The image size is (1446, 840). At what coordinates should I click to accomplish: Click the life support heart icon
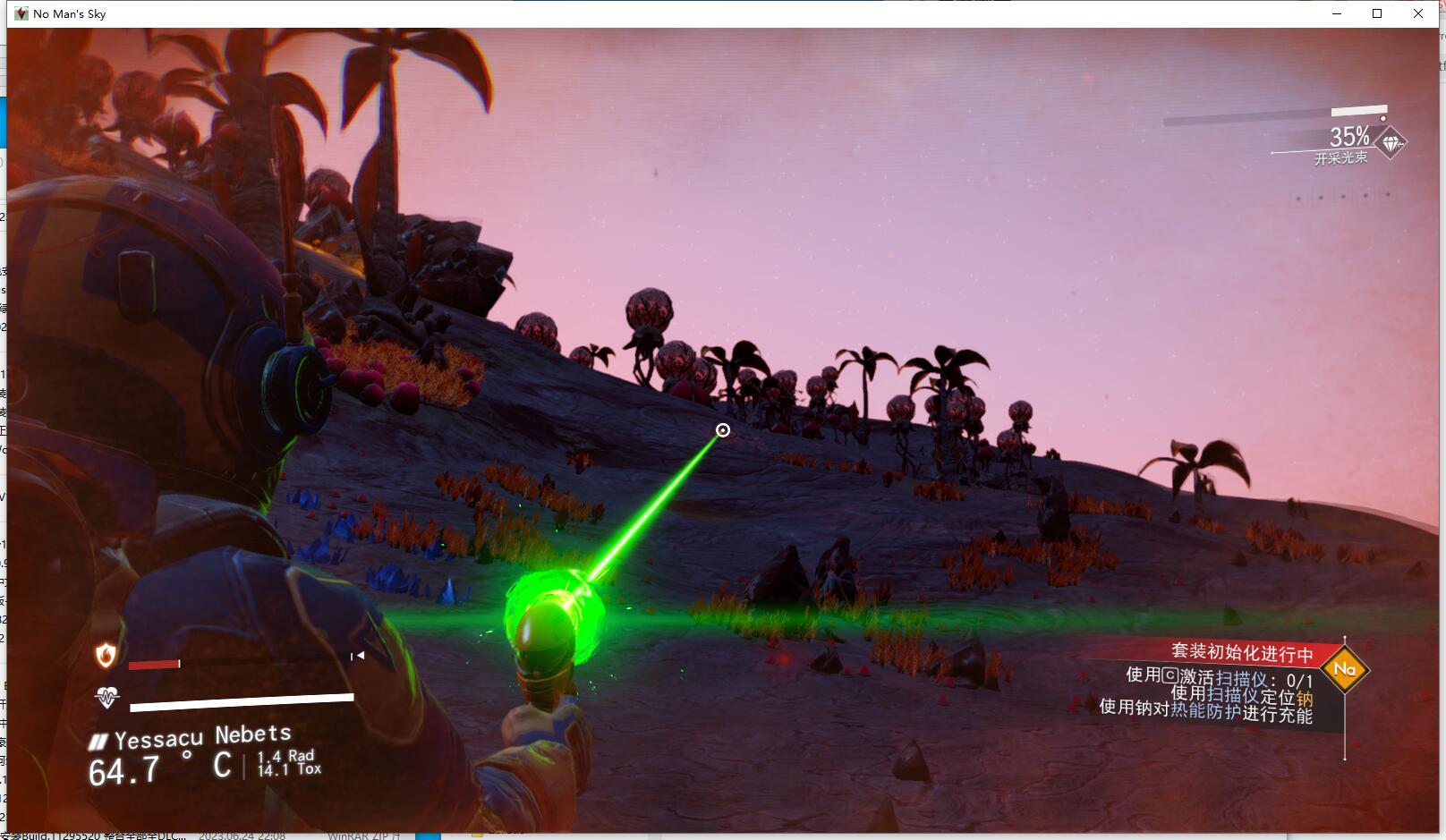pyautogui.click(x=106, y=697)
